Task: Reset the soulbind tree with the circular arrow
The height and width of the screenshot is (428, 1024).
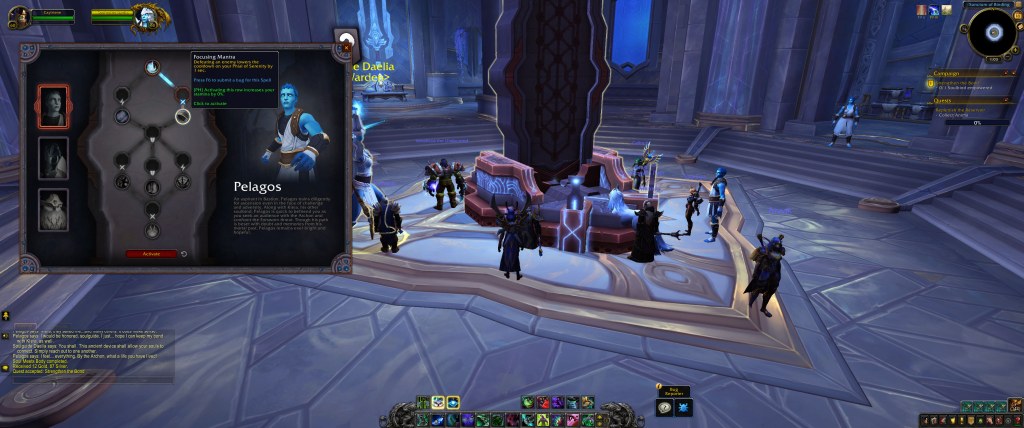Action: click(185, 254)
